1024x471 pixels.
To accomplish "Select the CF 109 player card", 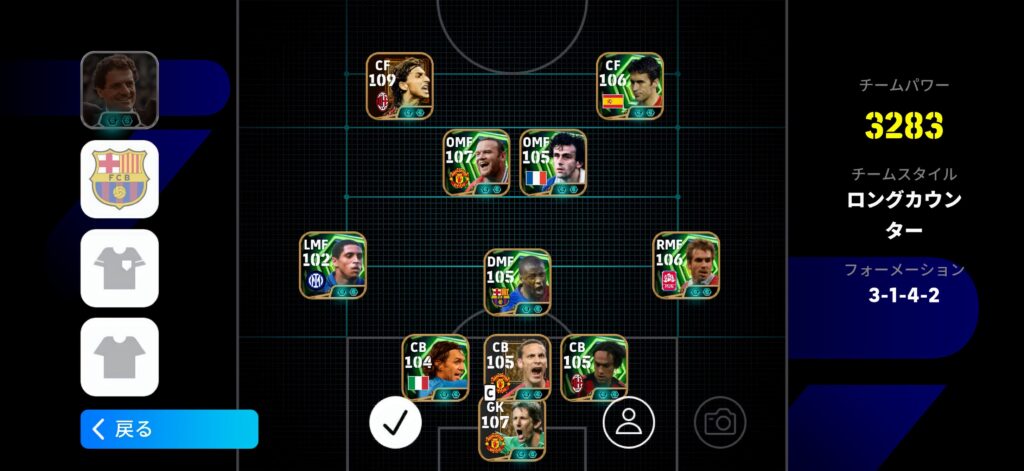I will (400, 86).
